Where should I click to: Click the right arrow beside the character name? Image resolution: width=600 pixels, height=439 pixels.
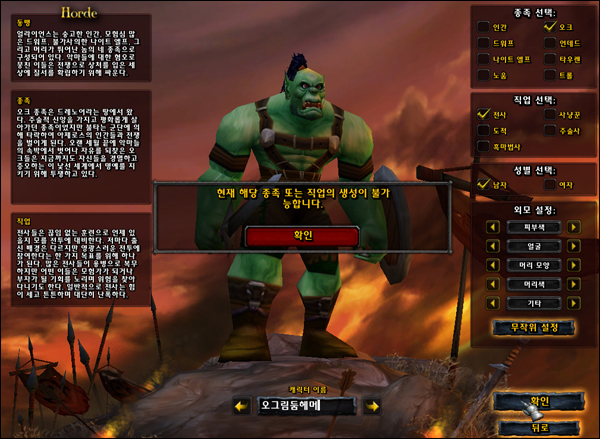click(x=372, y=406)
